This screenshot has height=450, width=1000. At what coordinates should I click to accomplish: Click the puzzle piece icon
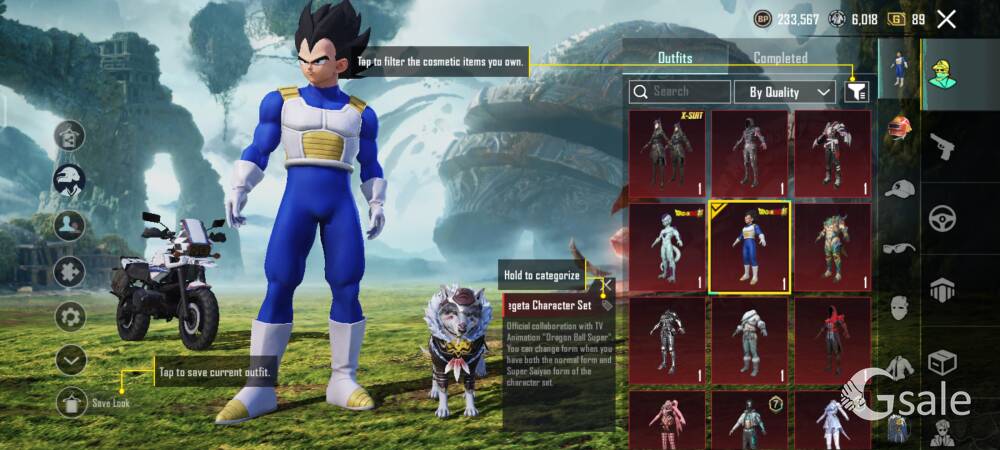tap(70, 272)
